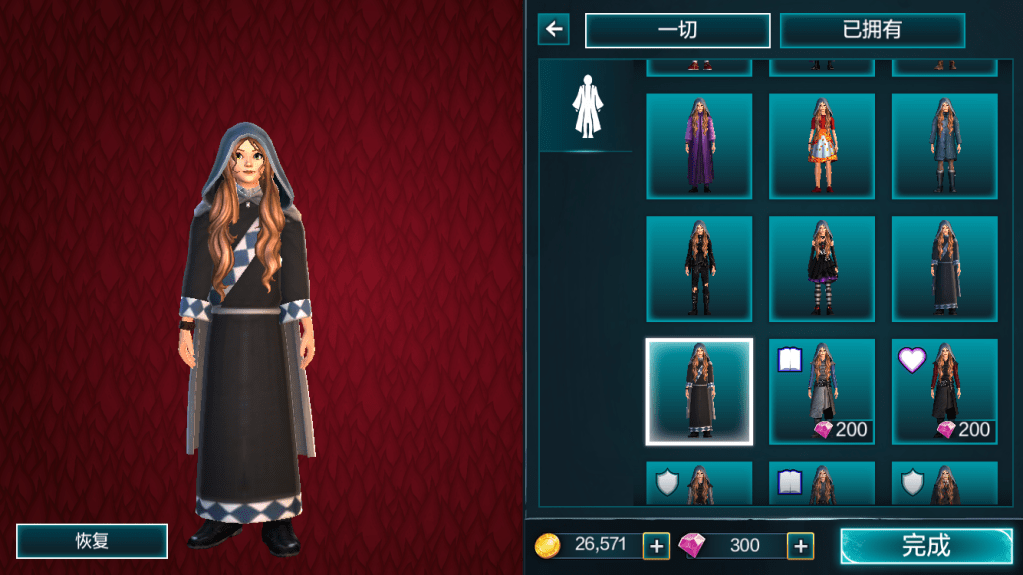Switch to the 一切 tab

(677, 30)
